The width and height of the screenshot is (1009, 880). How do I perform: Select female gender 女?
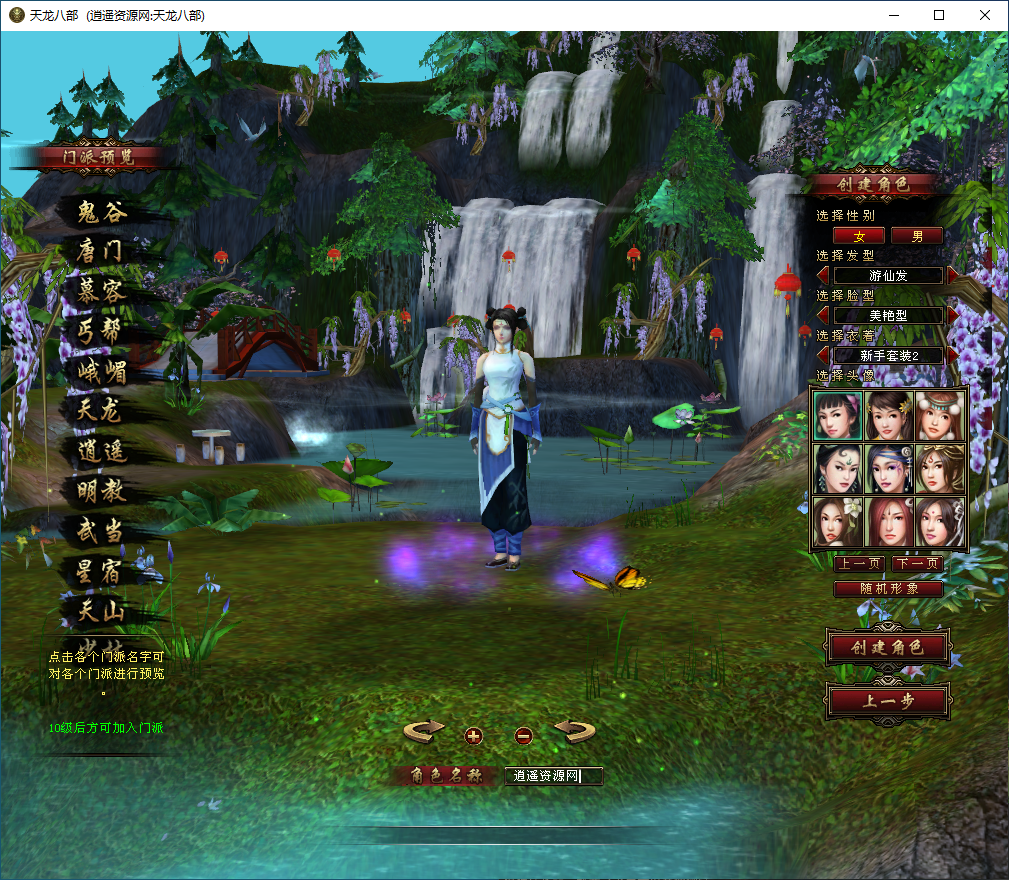859,236
